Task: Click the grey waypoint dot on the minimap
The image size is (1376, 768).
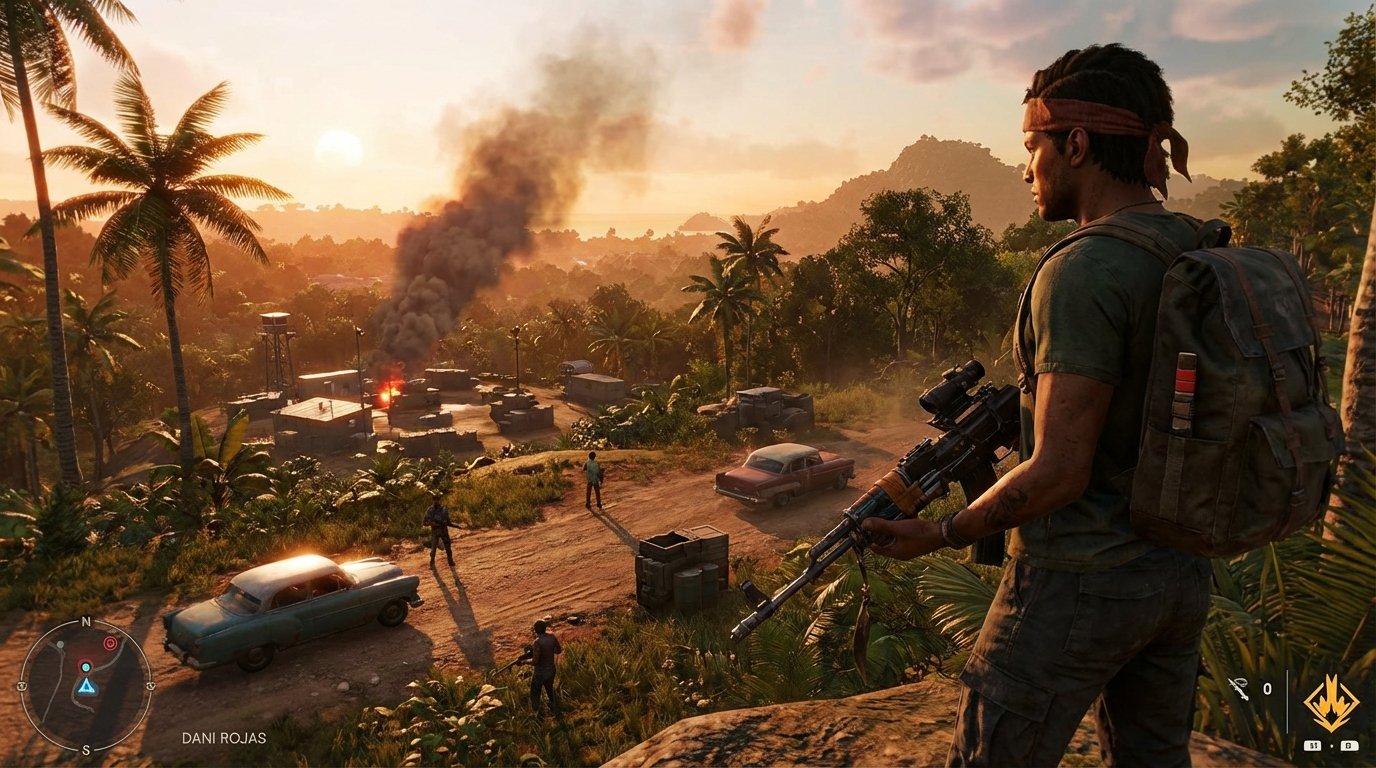Action: (x=60, y=645)
